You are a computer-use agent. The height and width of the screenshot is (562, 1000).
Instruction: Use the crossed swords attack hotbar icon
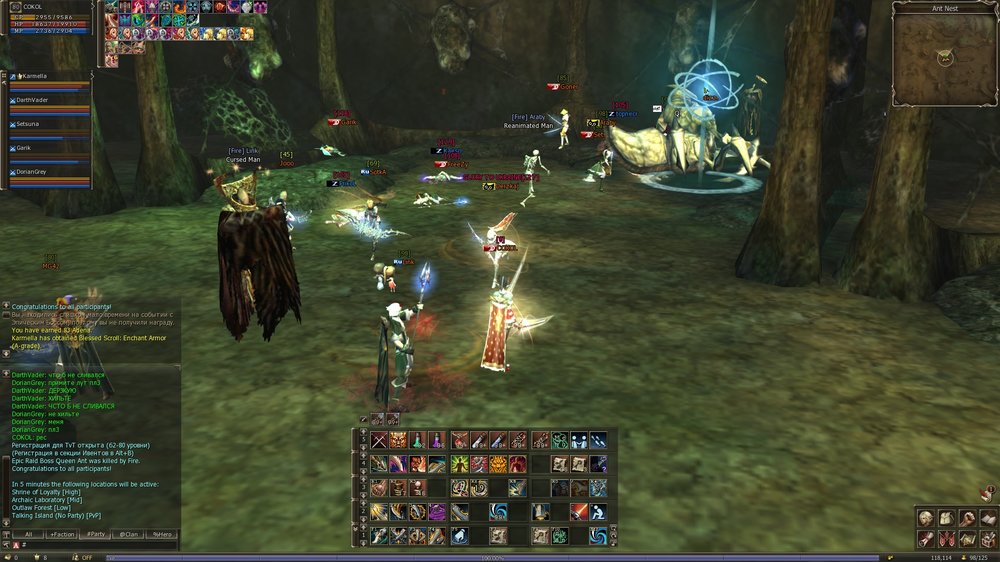(x=379, y=440)
